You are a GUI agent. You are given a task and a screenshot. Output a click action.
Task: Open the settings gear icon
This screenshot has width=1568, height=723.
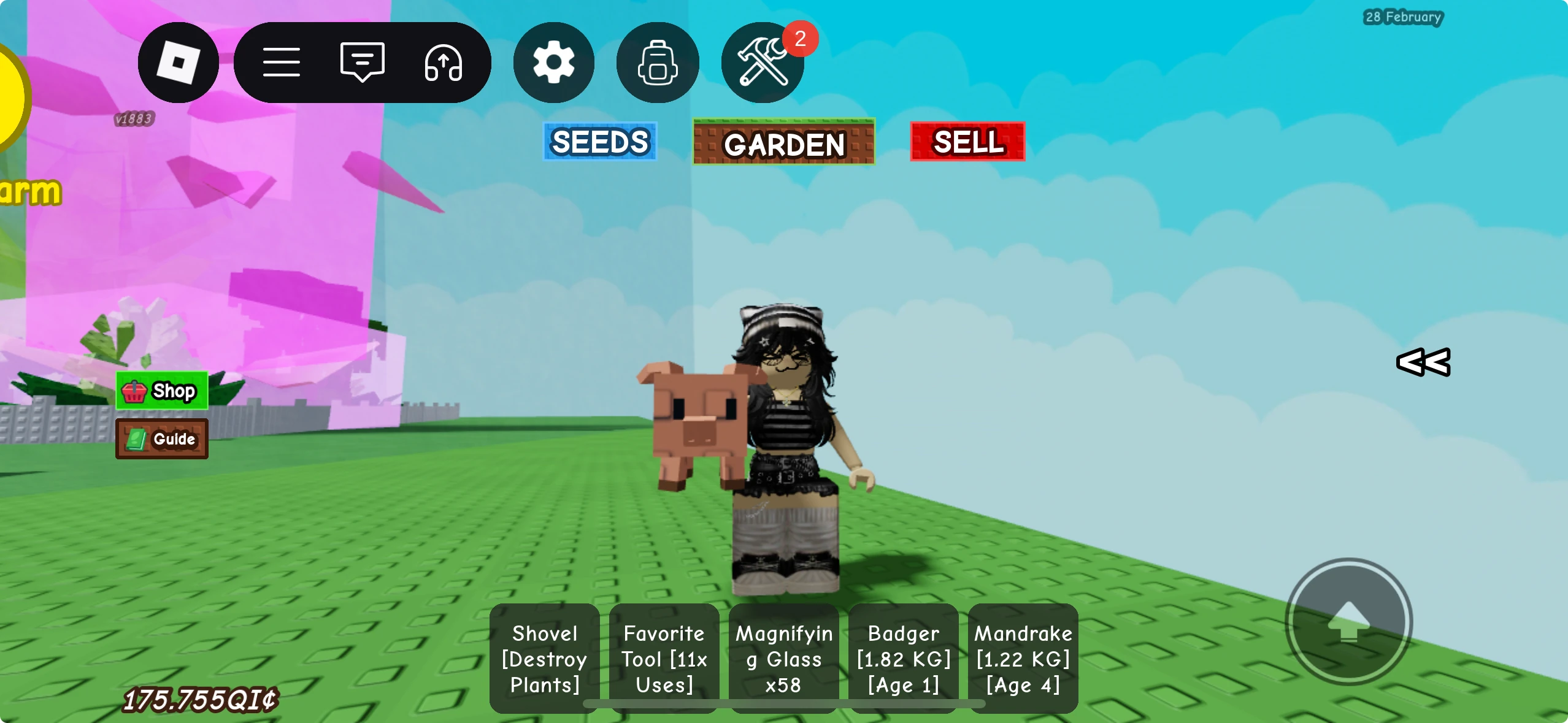coord(553,63)
